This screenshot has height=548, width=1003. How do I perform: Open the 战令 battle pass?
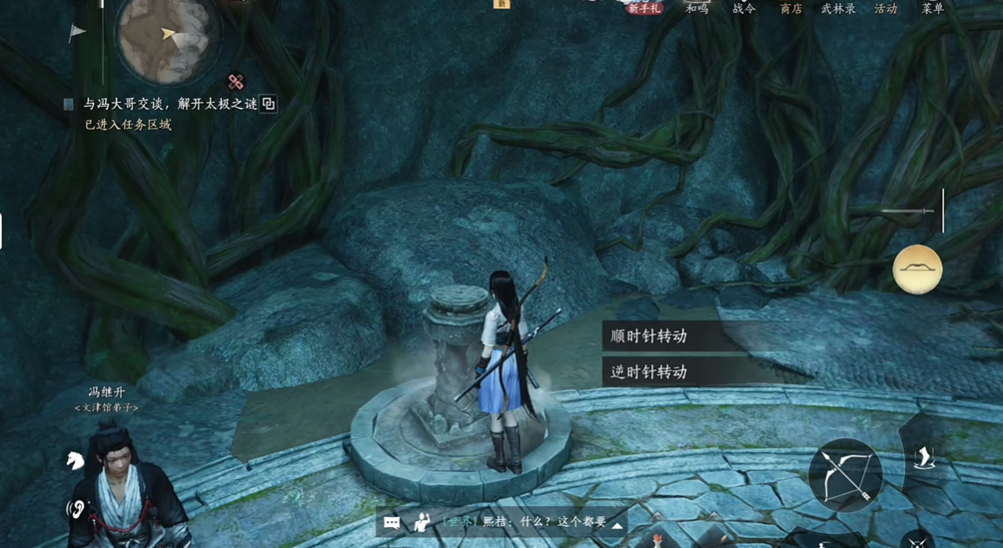tap(743, 8)
